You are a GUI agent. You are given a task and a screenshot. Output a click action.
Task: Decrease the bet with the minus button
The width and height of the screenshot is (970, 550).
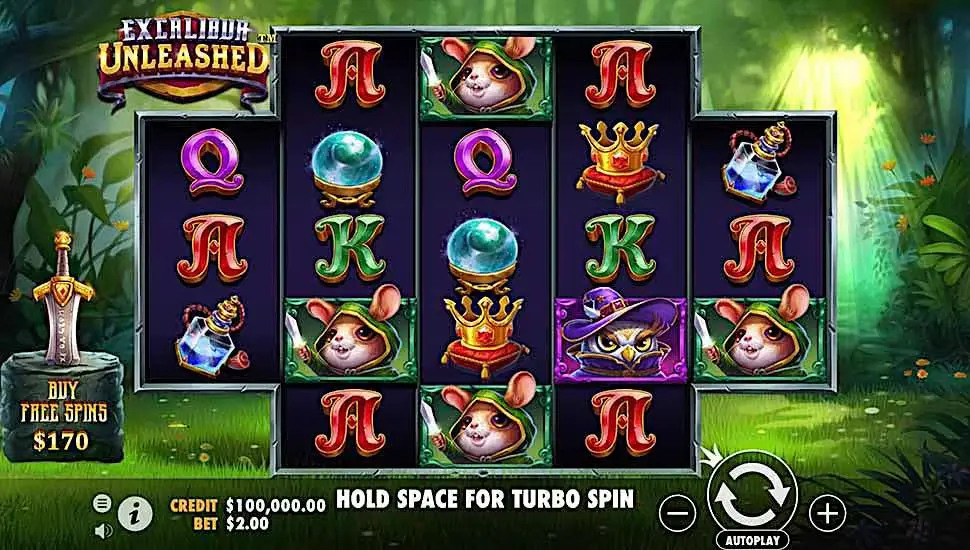(677, 514)
